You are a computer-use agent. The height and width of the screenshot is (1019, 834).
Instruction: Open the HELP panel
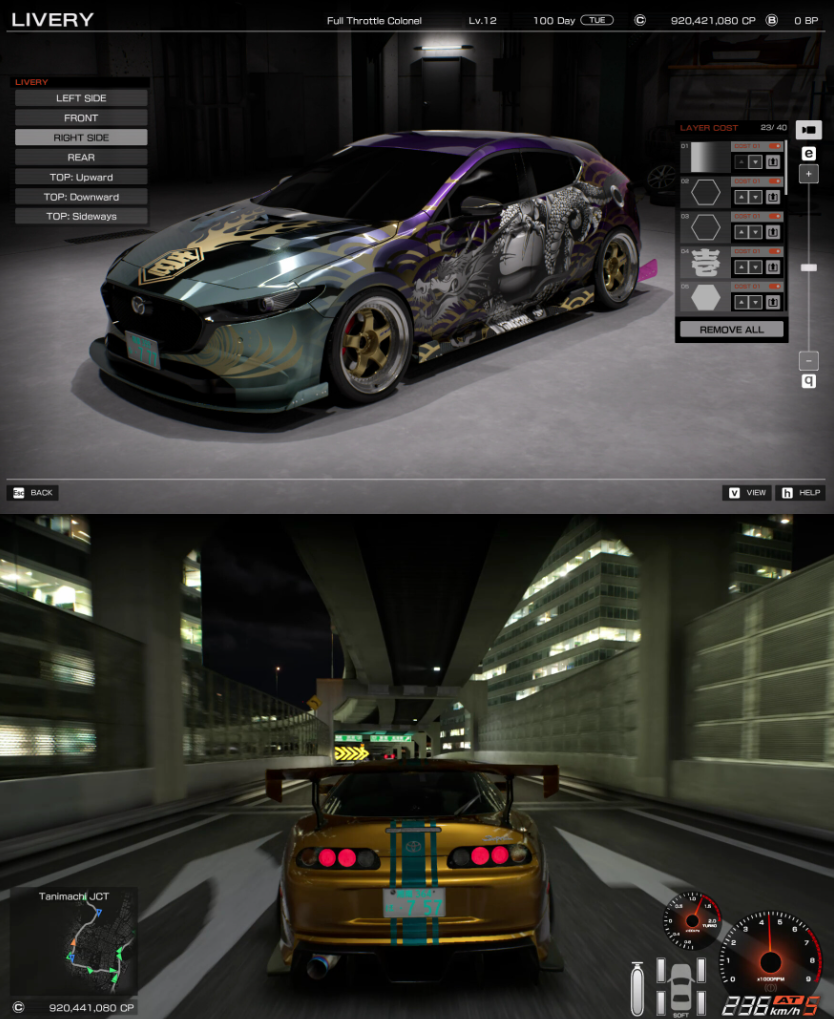(x=801, y=493)
